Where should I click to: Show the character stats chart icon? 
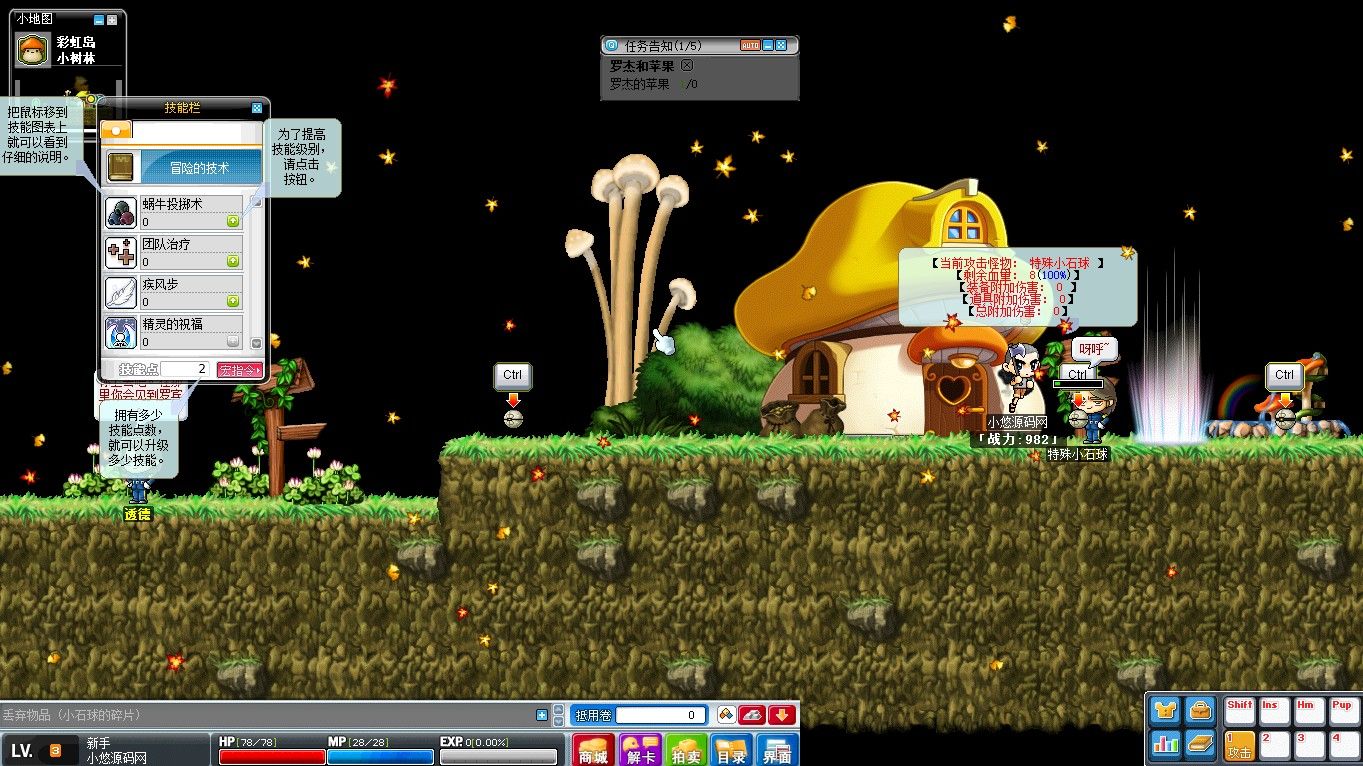point(1165,743)
